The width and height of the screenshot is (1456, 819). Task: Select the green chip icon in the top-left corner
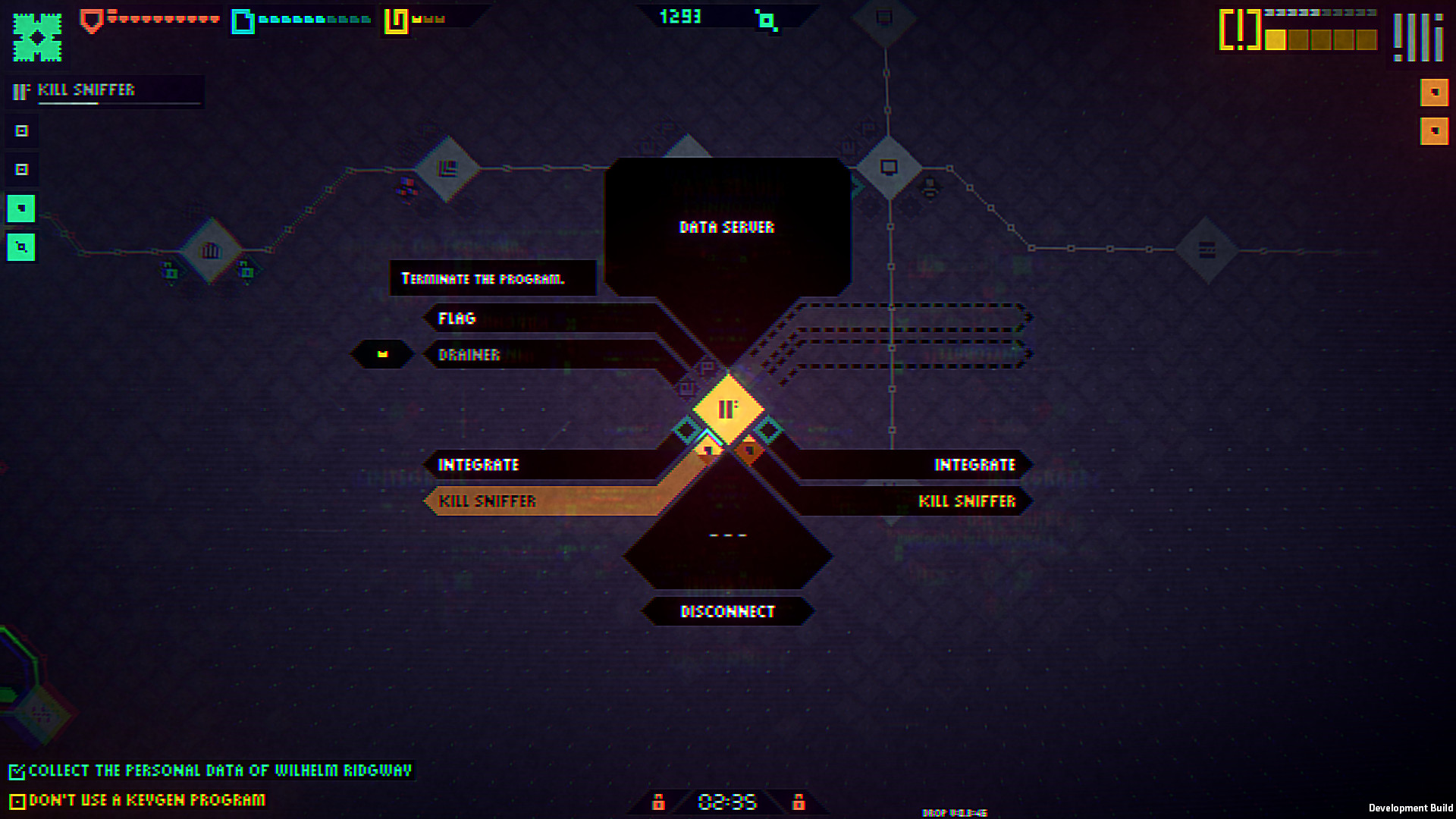pyautogui.click(x=36, y=36)
